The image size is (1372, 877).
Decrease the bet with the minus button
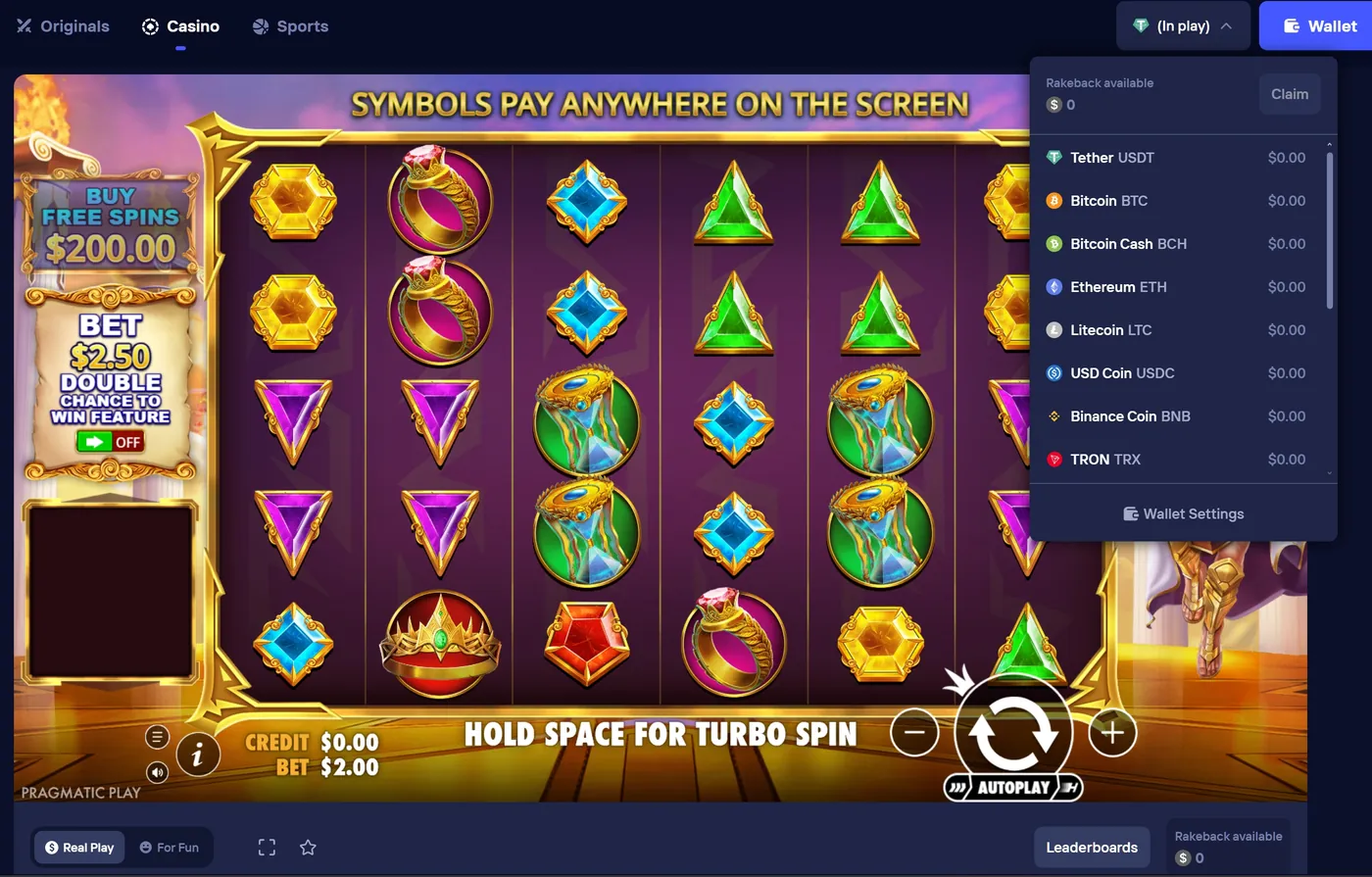click(914, 732)
